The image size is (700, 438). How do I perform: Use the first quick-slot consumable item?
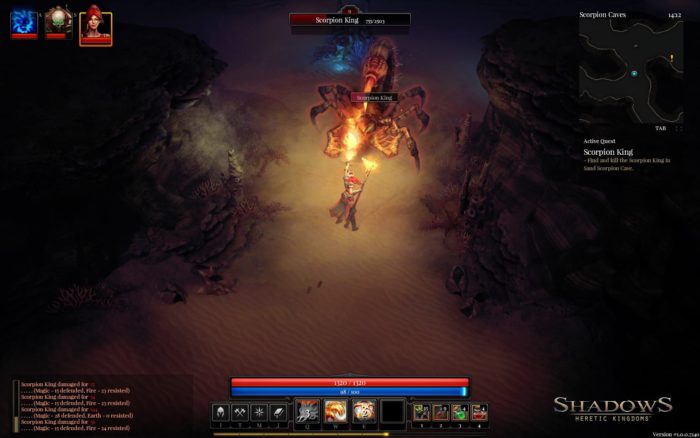coord(422,411)
